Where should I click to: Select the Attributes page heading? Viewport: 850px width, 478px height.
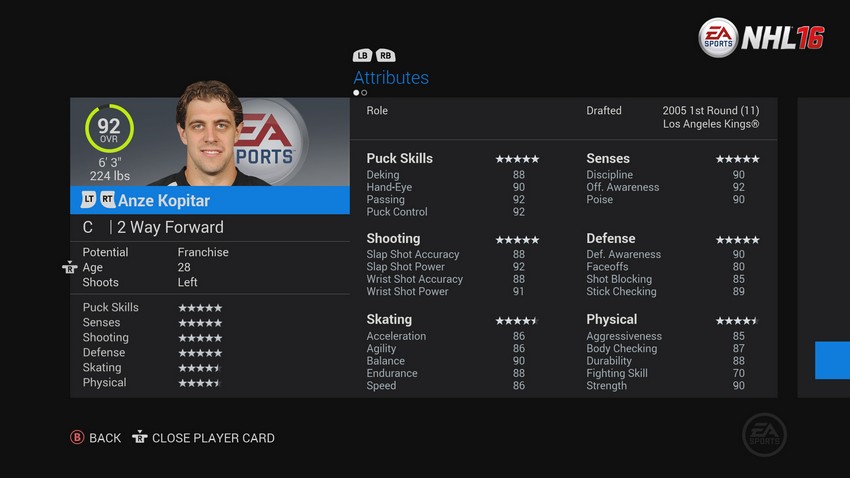[x=390, y=77]
